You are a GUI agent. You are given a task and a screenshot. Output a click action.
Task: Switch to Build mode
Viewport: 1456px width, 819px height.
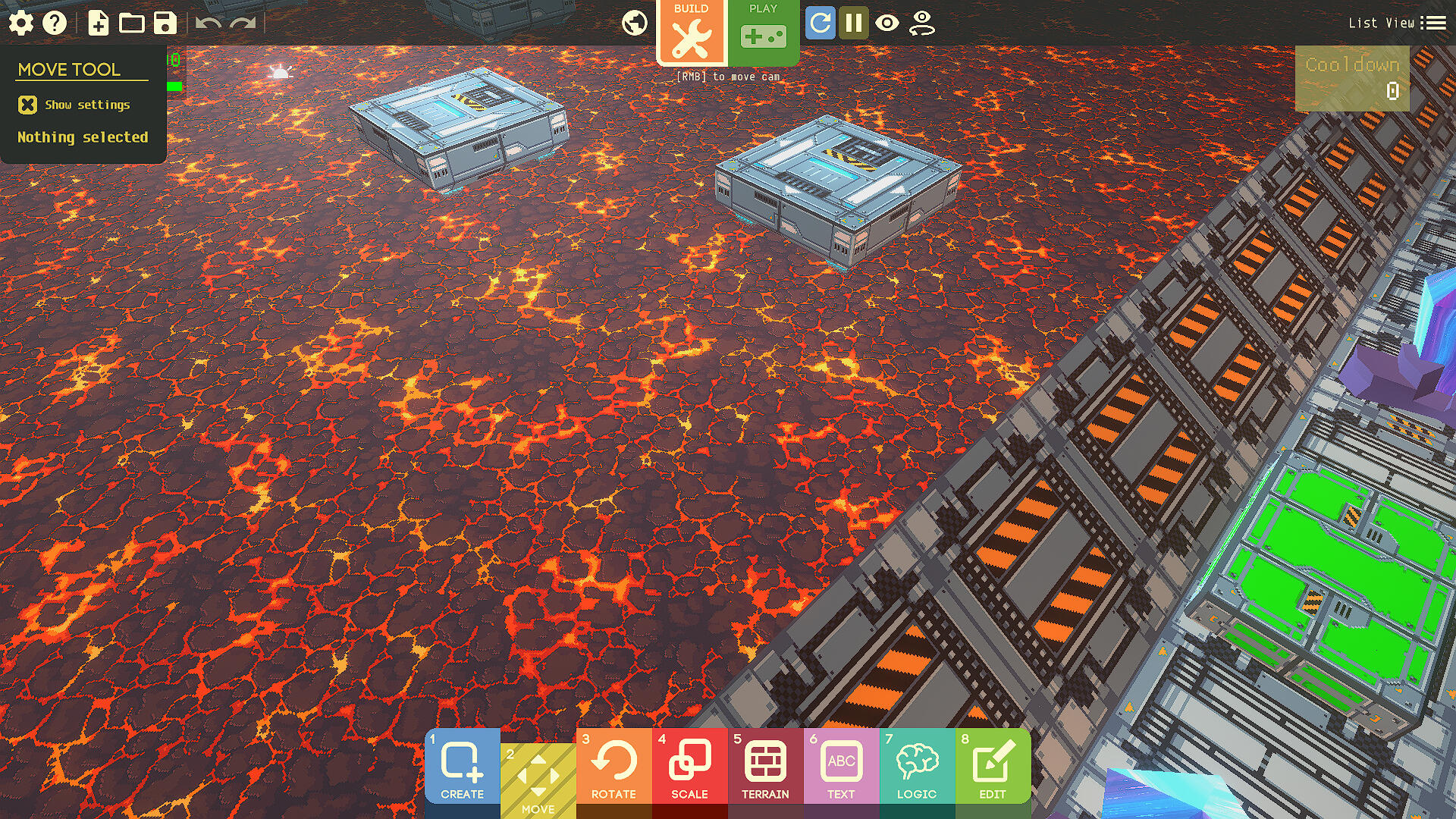(x=691, y=32)
